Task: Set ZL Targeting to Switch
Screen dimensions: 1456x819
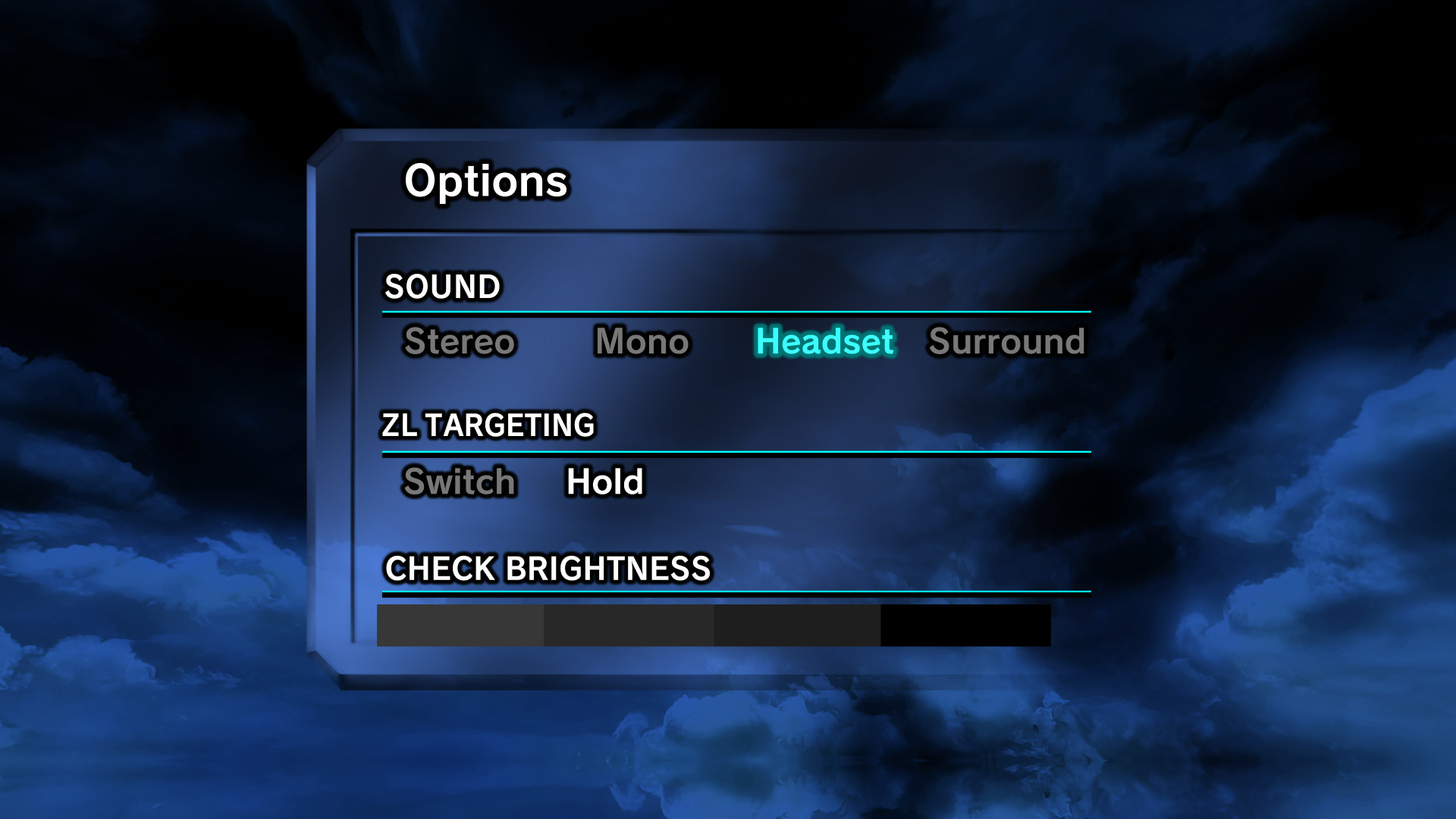Action: coord(459,482)
